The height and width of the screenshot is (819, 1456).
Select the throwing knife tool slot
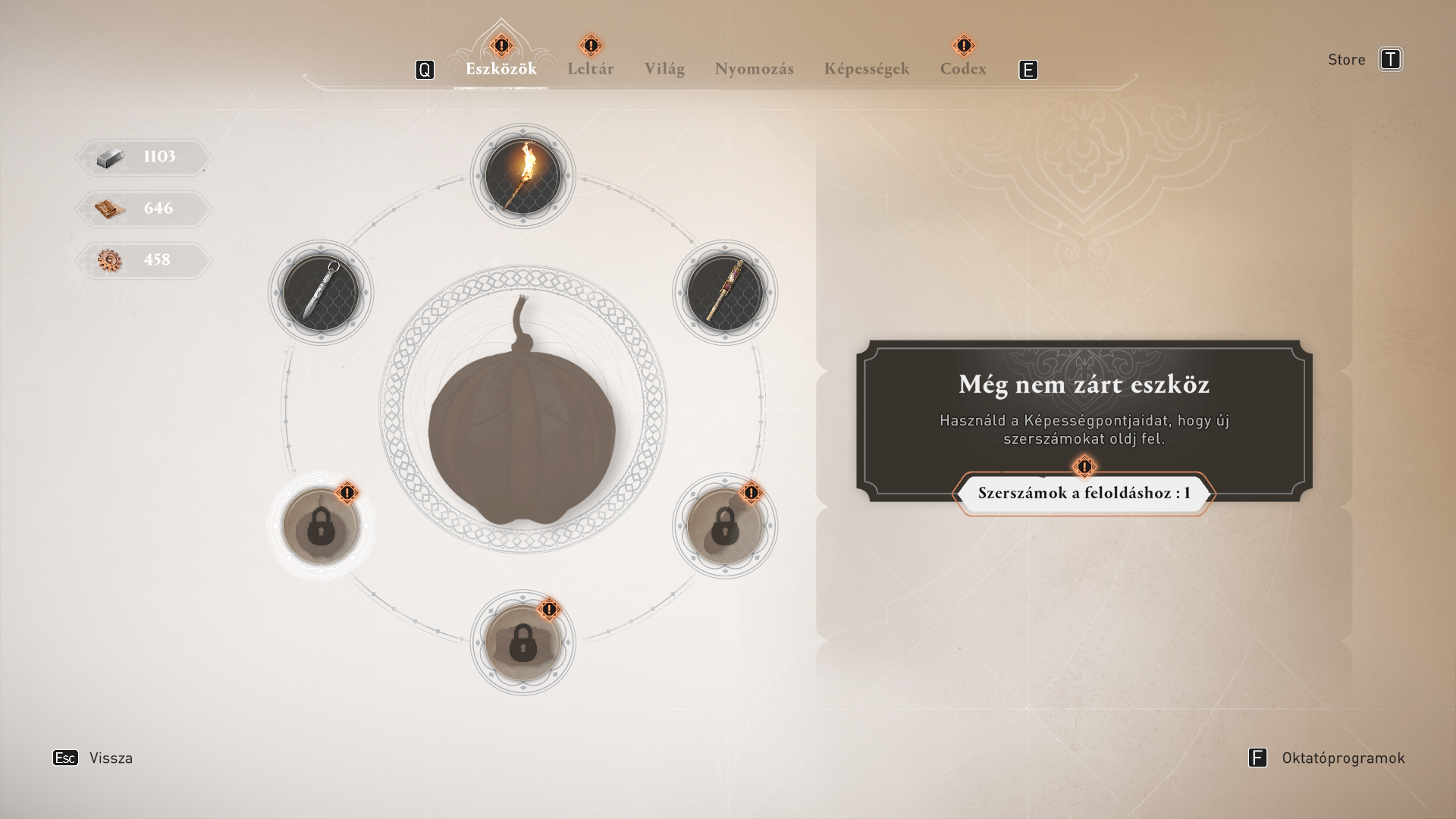click(321, 293)
